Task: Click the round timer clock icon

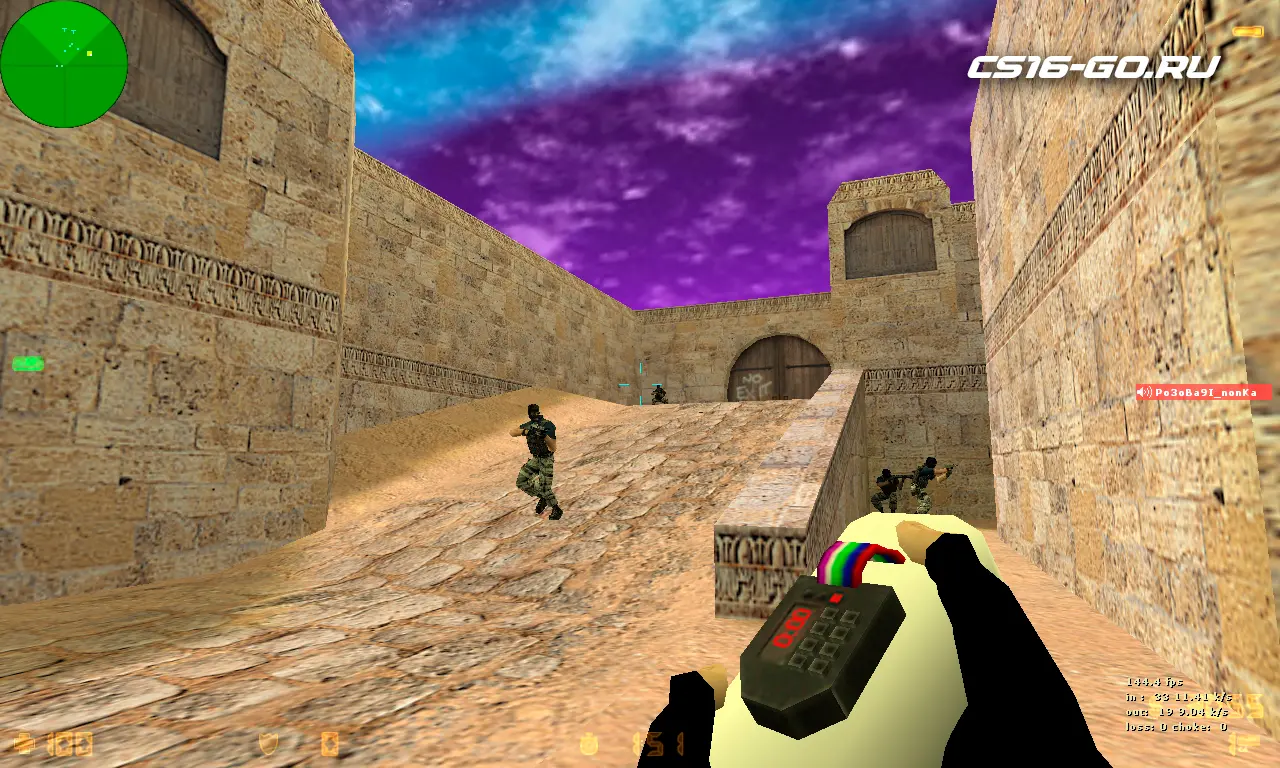Action: click(x=591, y=744)
